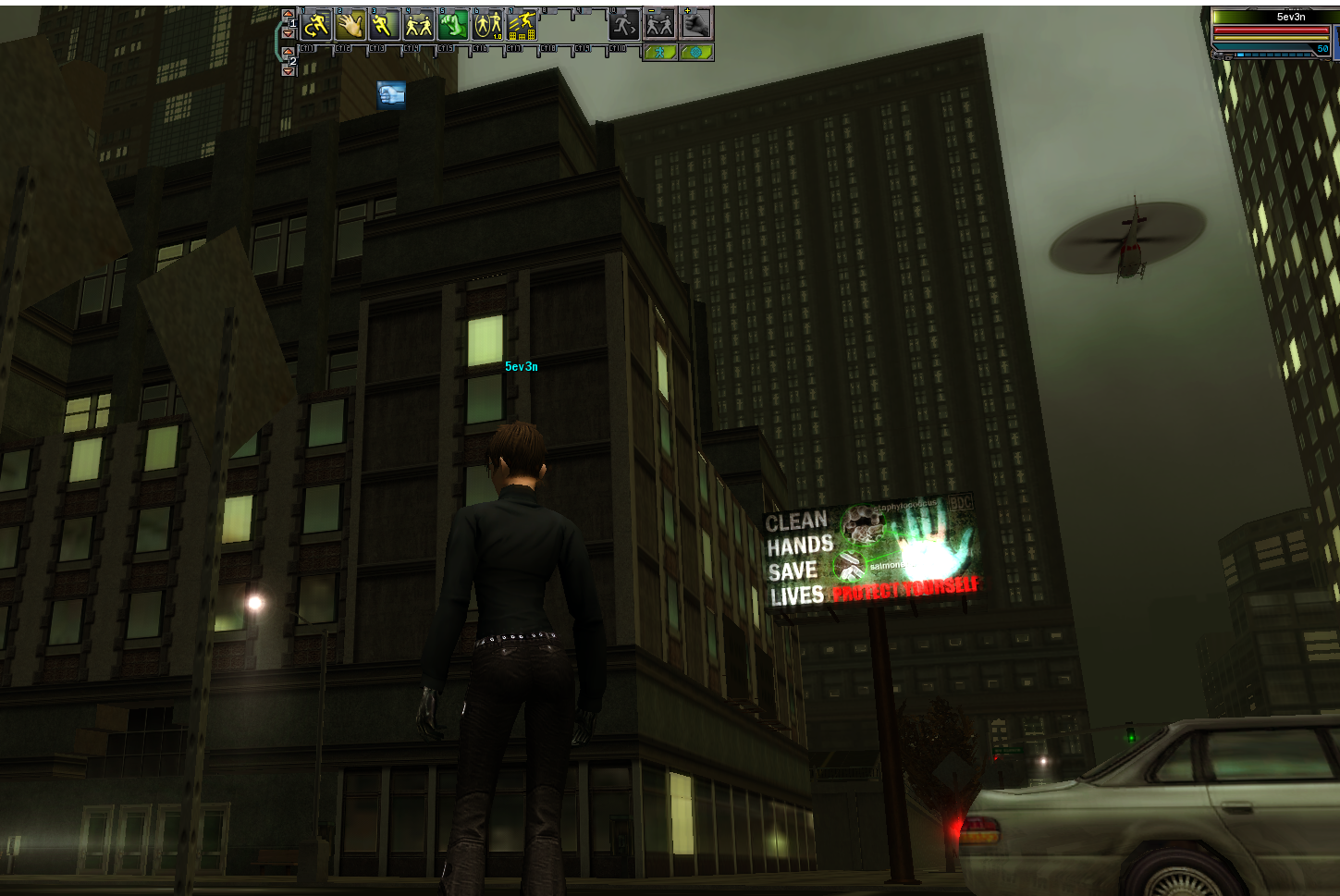Viewport: 1340px width, 896px height.
Task: Activate the evade running figure ability in slot 1
Action: [x=316, y=25]
